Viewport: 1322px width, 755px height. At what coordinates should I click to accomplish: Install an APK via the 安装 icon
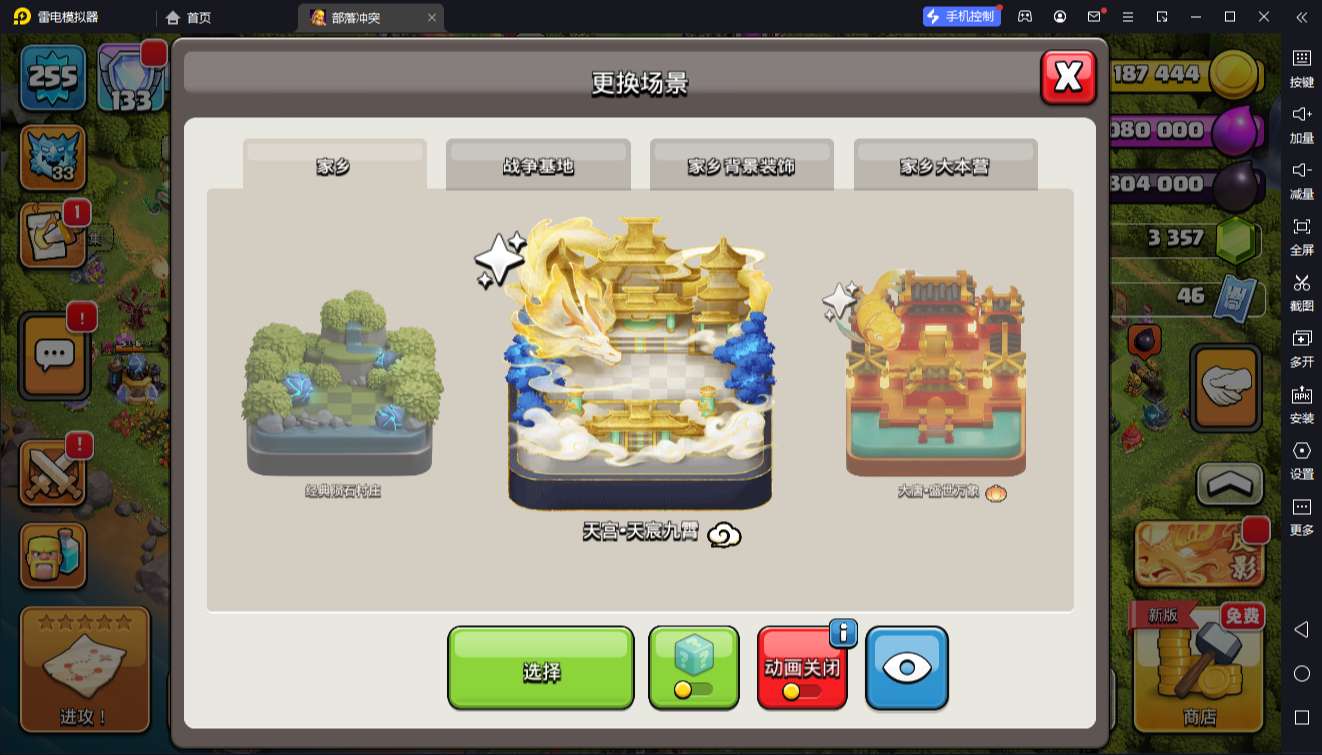[x=1302, y=405]
